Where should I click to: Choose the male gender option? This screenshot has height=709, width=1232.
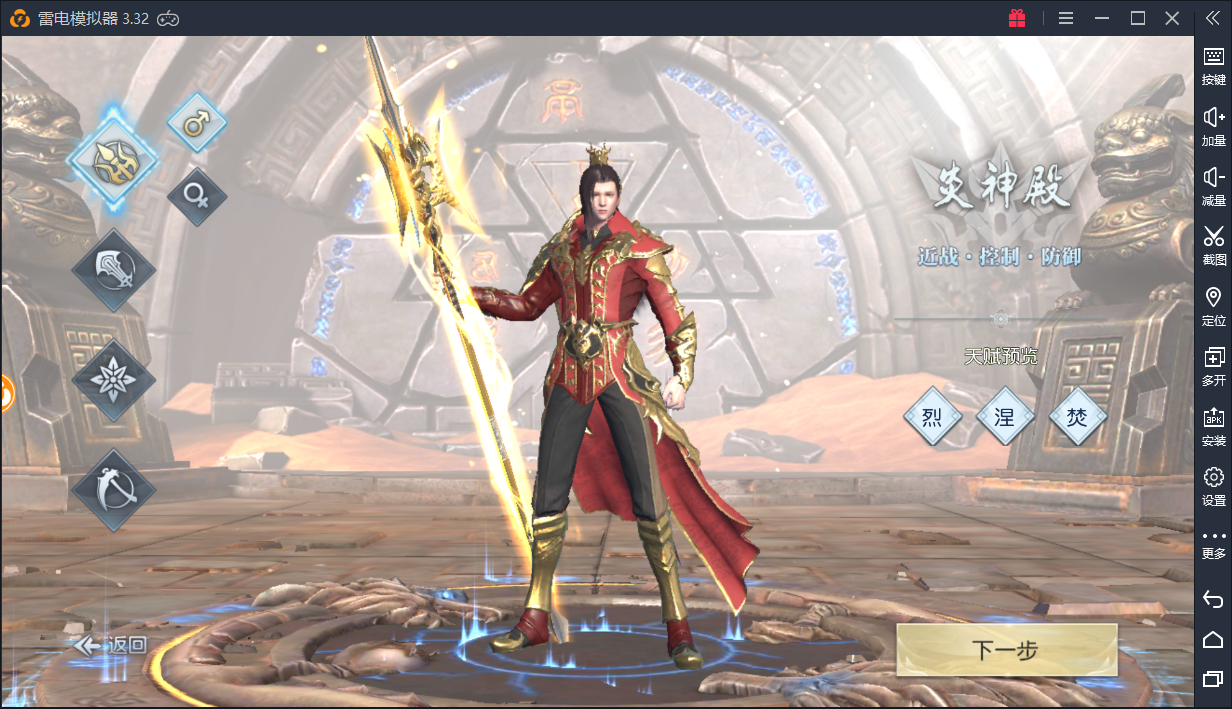click(x=196, y=123)
